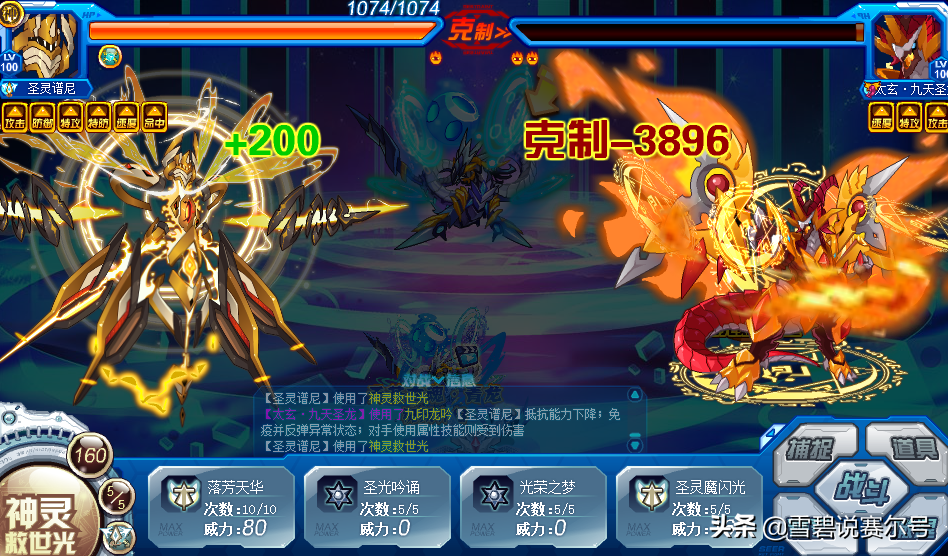948x556 pixels.
Task: Open the 捕捉 capture menu
Action: pyautogui.click(x=810, y=448)
